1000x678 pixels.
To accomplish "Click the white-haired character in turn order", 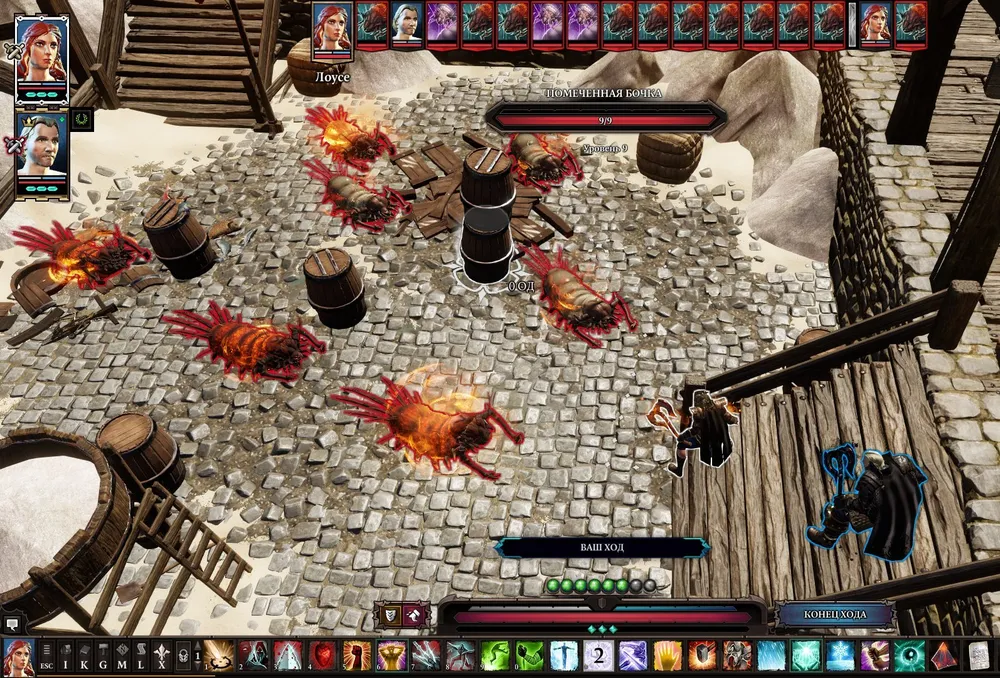I will point(407,23).
